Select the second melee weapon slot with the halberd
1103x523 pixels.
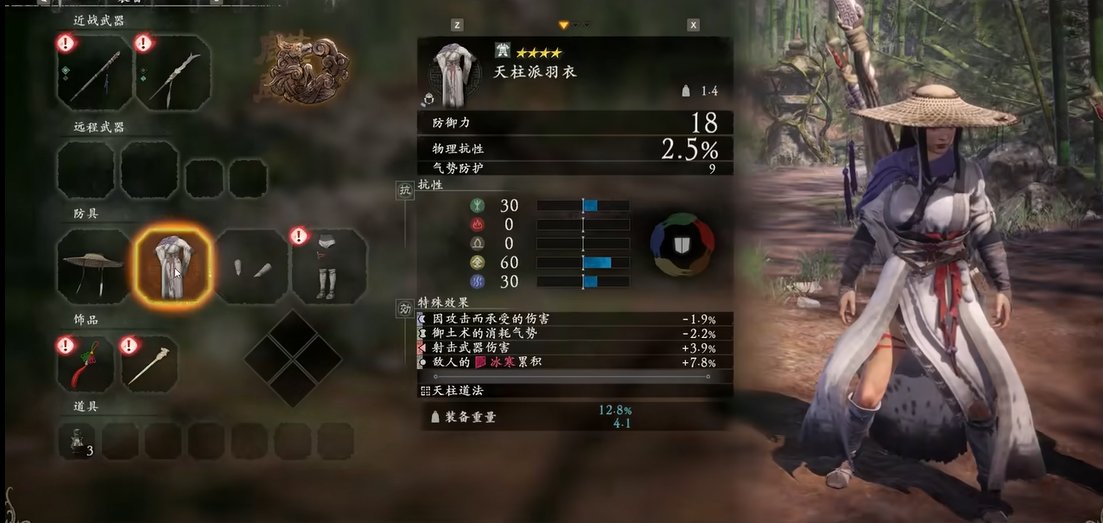click(x=172, y=74)
